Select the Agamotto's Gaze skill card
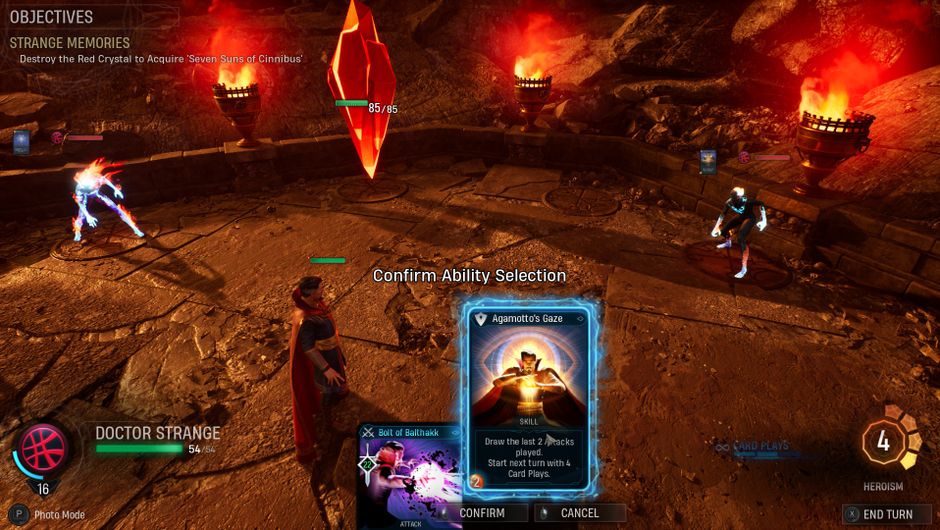 point(530,395)
